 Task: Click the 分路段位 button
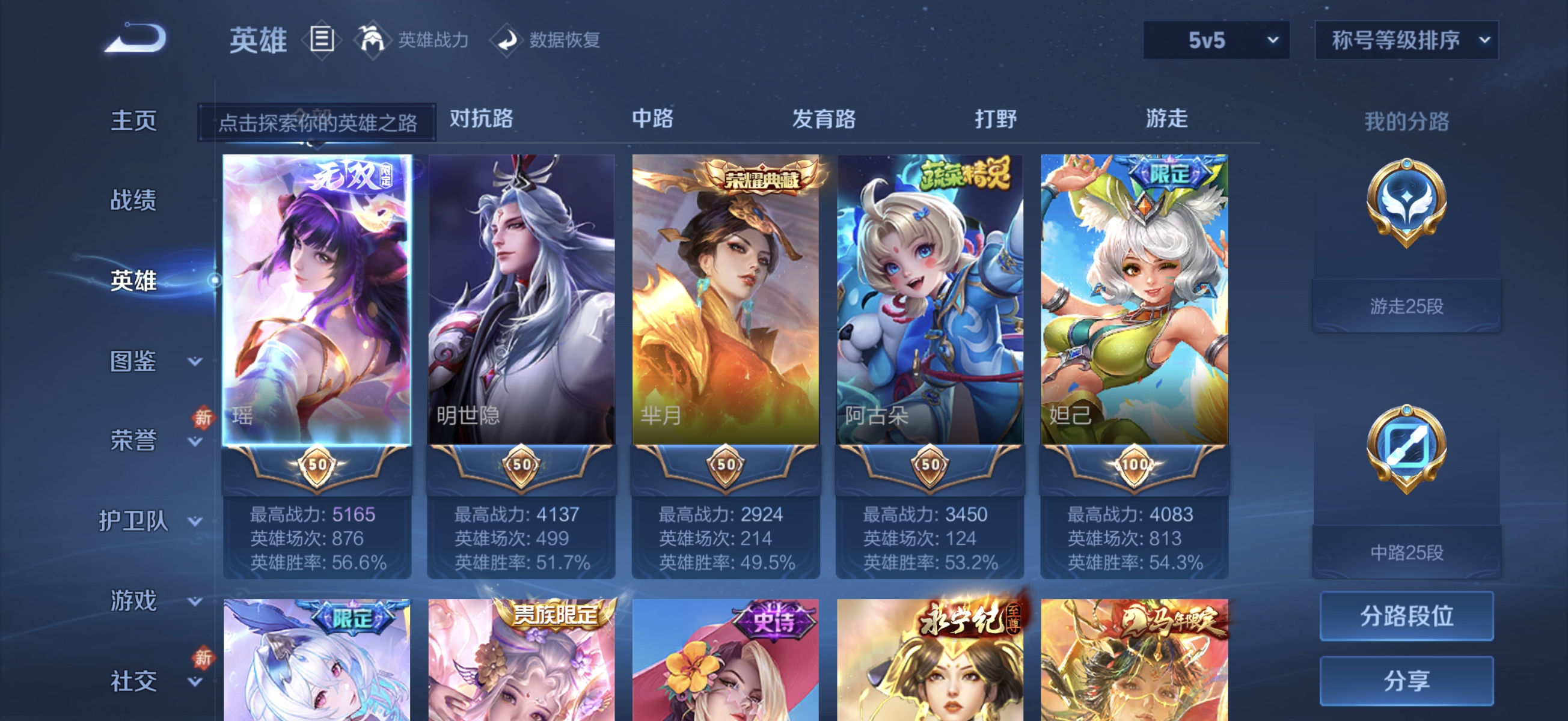coord(1406,616)
